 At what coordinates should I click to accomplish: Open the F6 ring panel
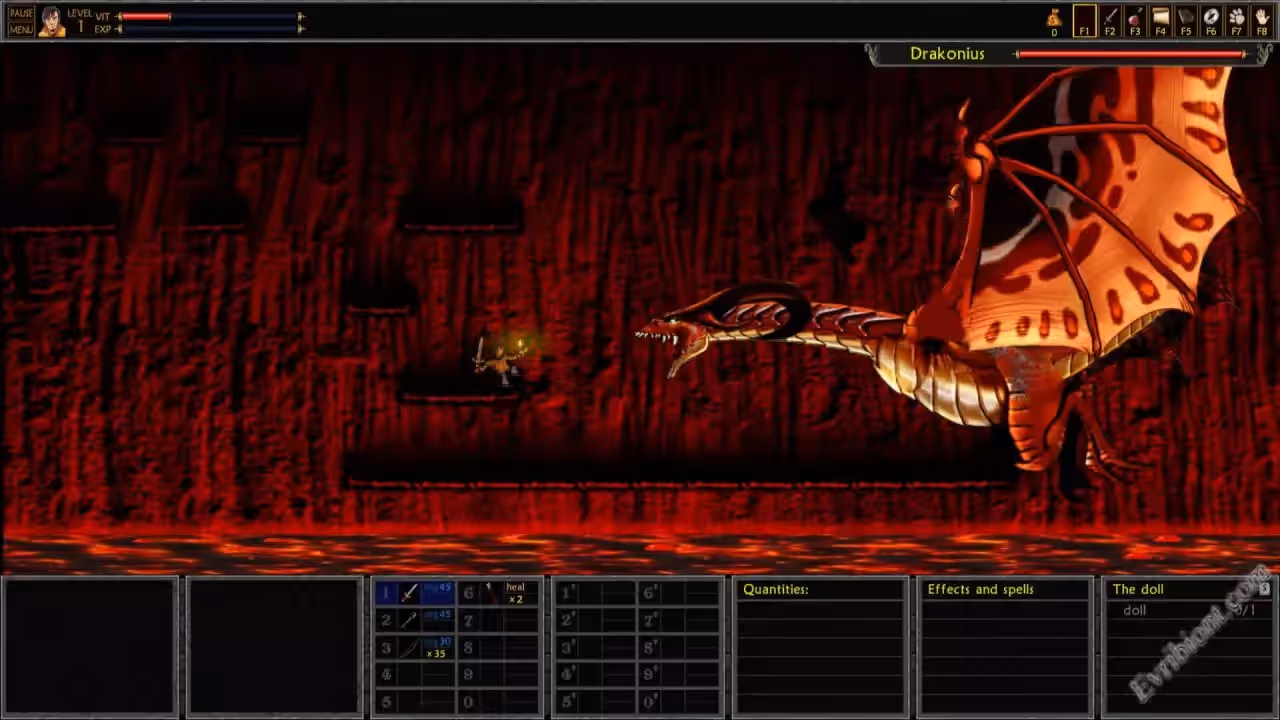click(x=1211, y=20)
